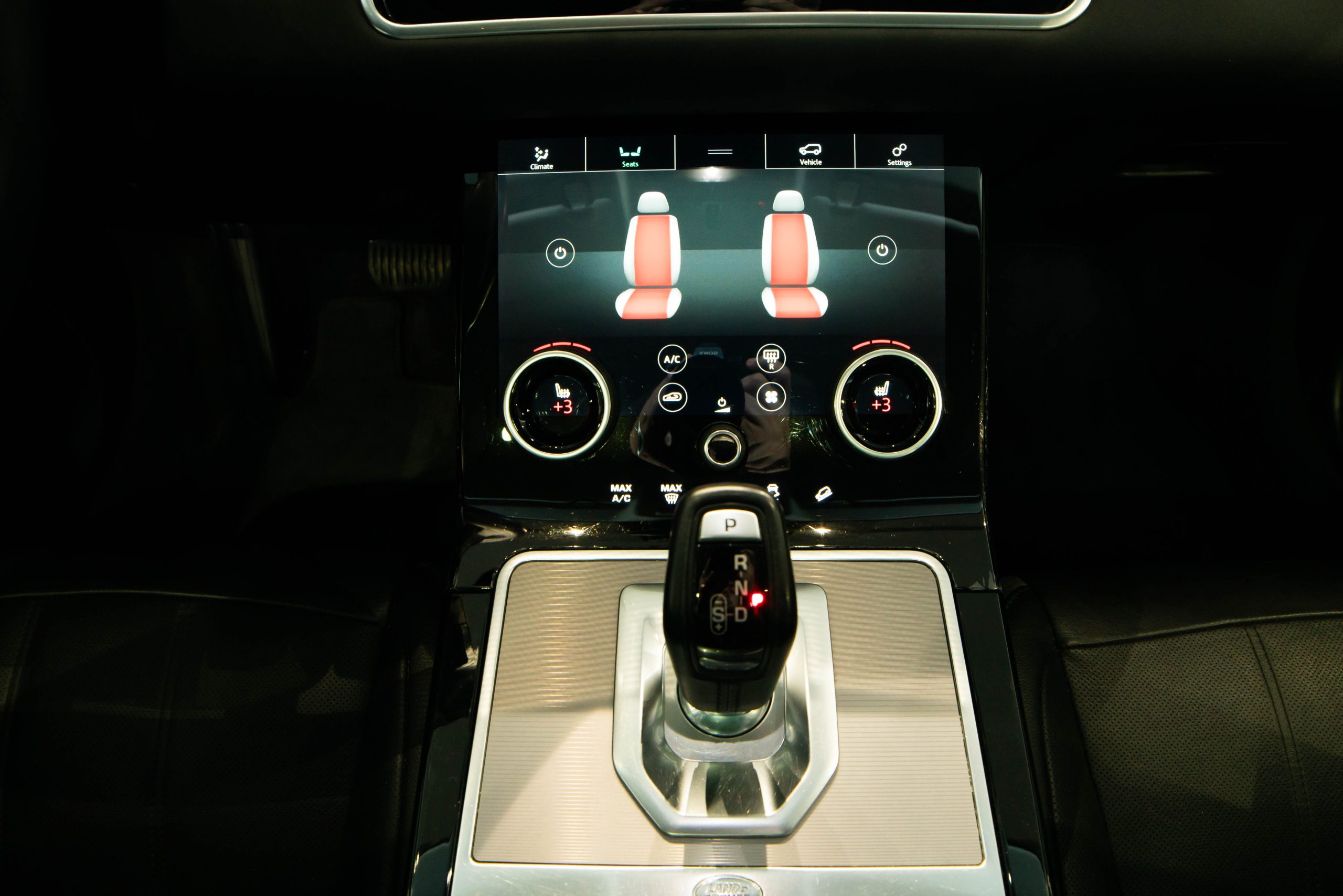Toggle the A/C button
Screen dimensions: 1343x896
pos(672,359)
